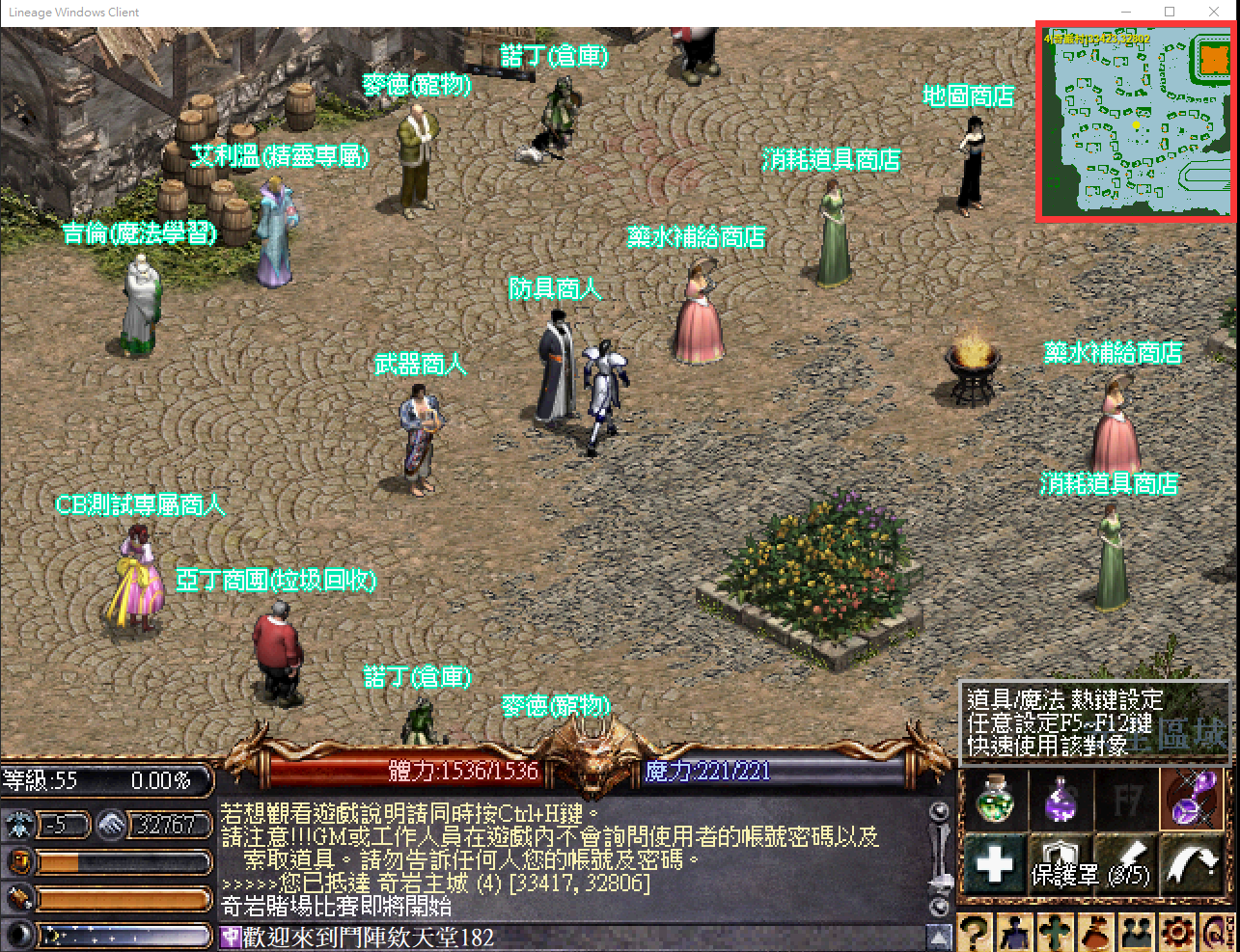Activate the curved white arrow skill
Viewport: 1240px width, 952px height.
pyautogui.click(x=1195, y=863)
